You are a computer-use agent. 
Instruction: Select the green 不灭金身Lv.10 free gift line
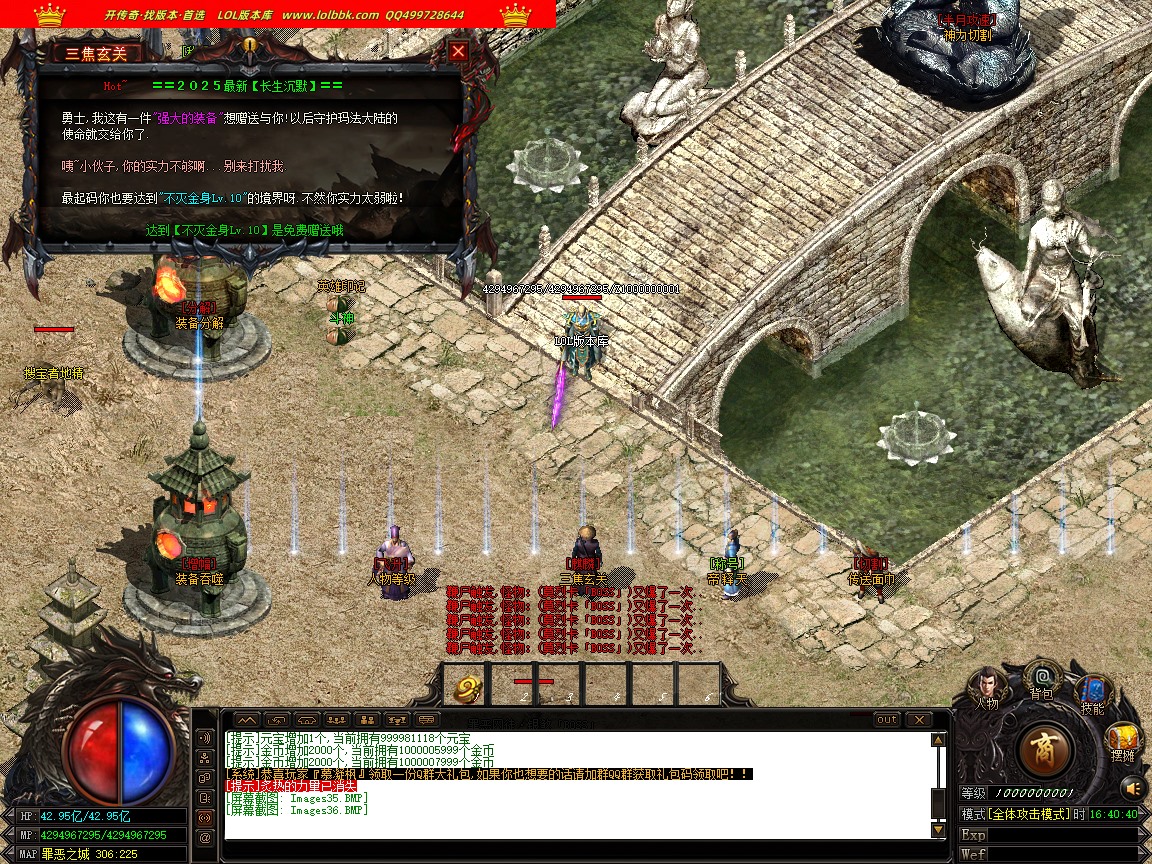point(244,230)
